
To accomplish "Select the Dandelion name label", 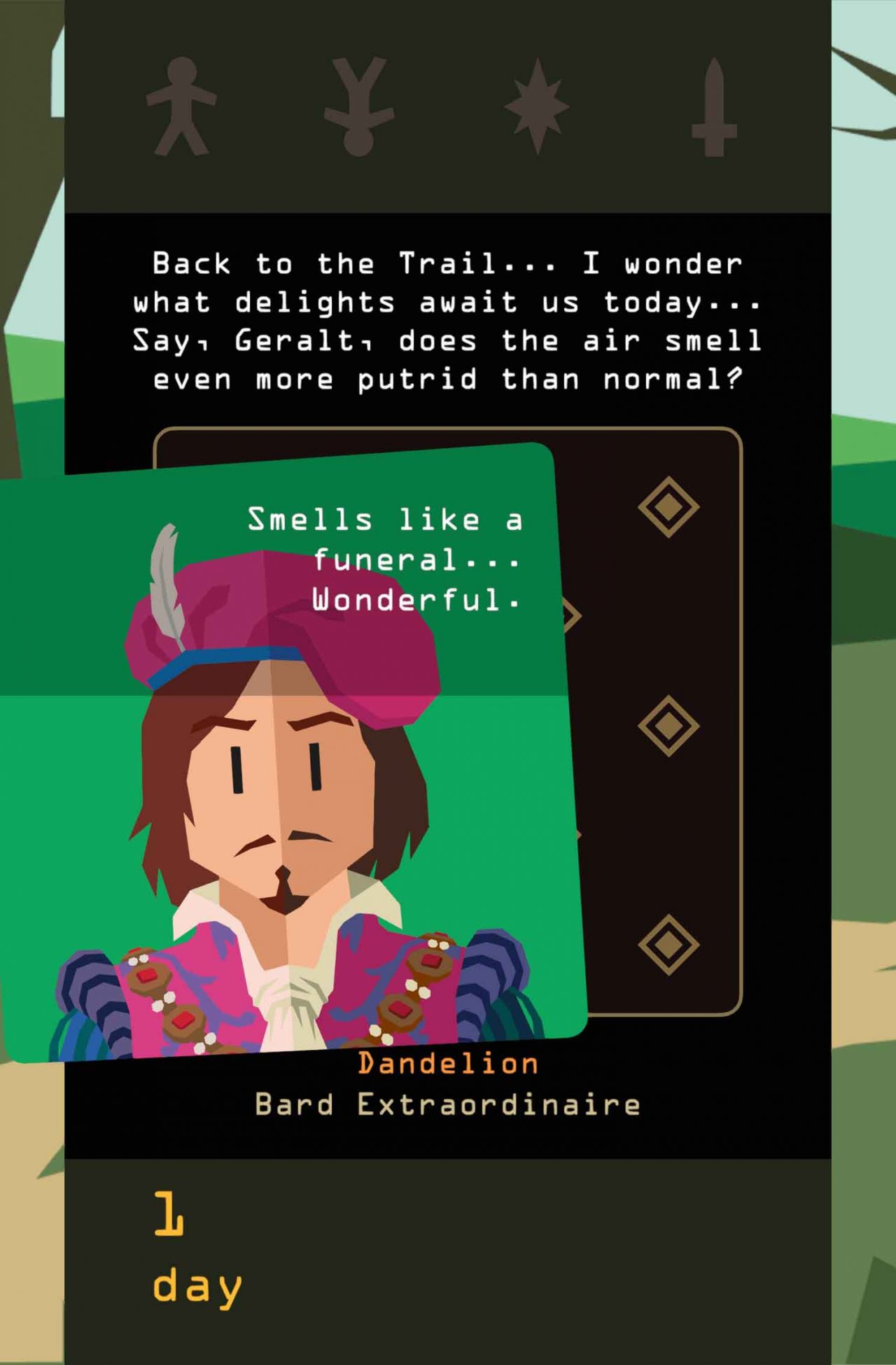I will (447, 1063).
